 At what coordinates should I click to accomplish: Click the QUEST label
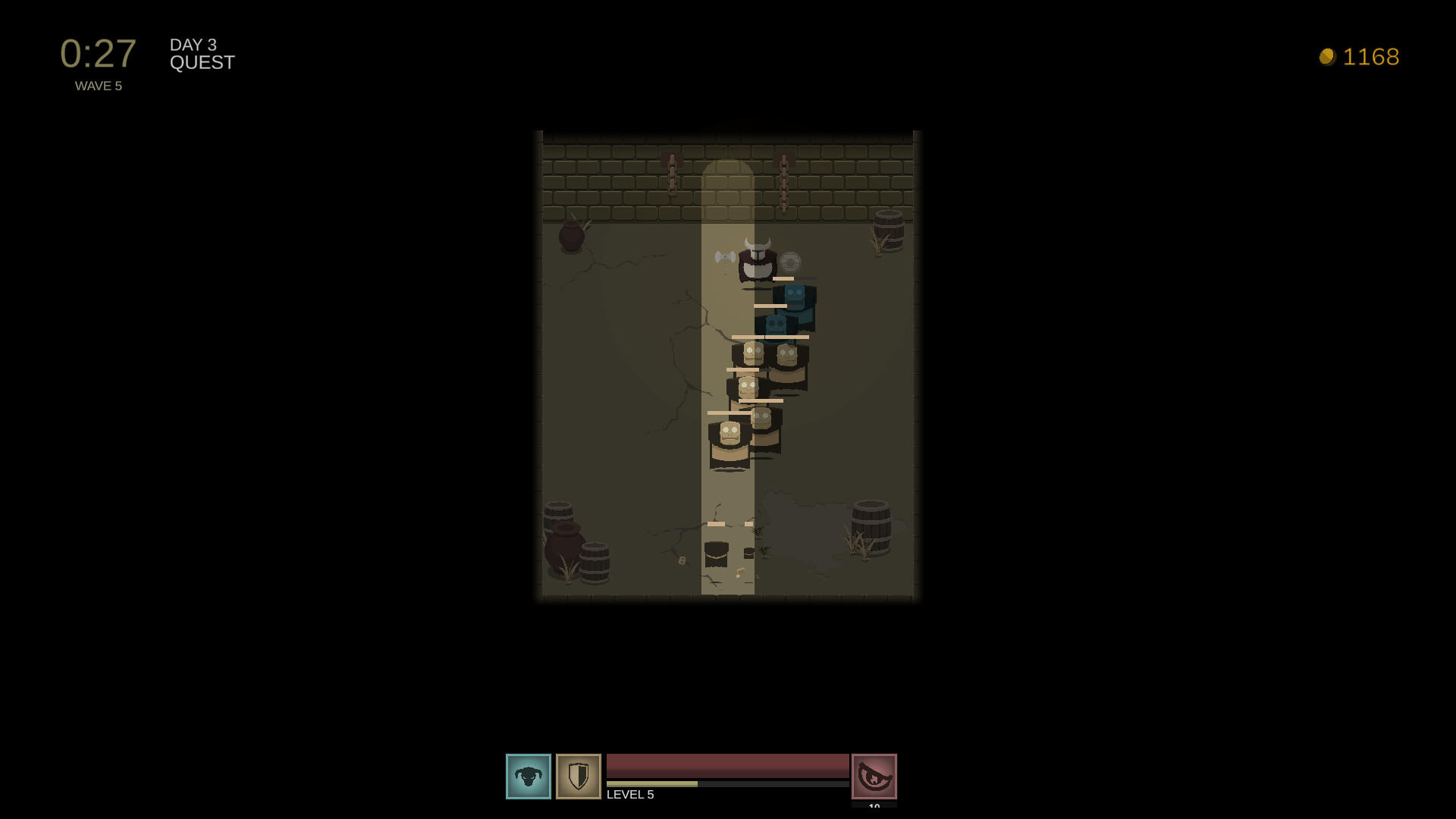point(202,63)
